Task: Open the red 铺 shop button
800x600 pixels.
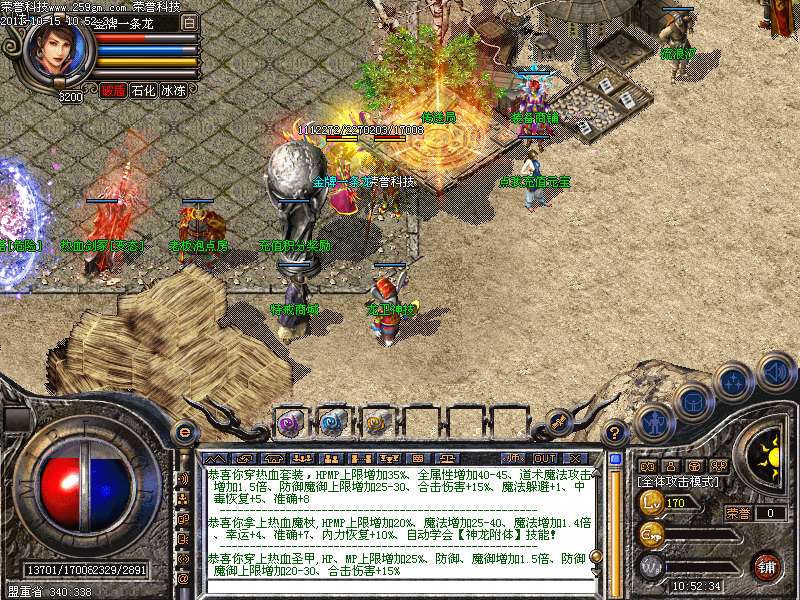Action: click(x=768, y=566)
